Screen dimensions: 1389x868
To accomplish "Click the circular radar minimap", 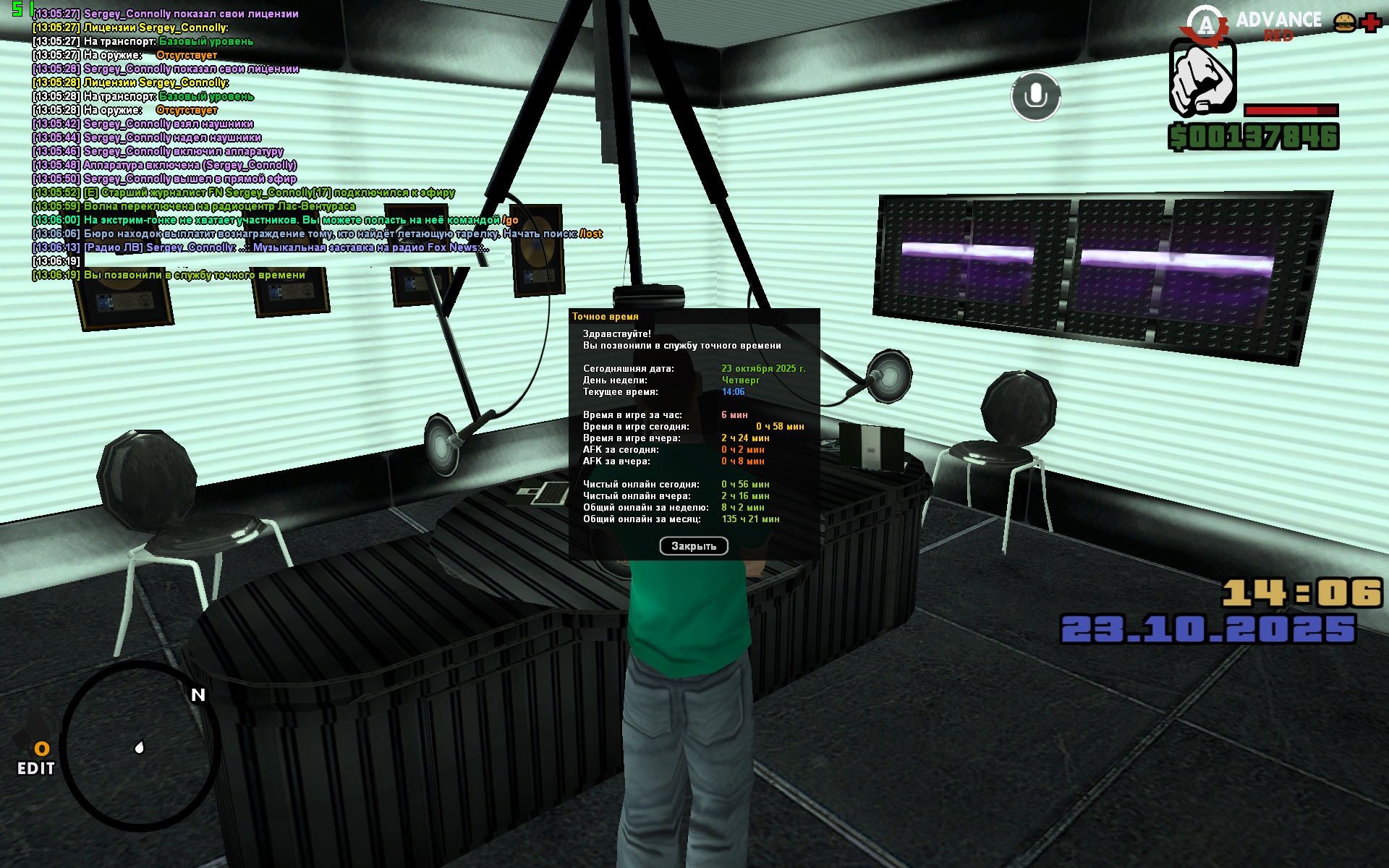I will point(140,746).
